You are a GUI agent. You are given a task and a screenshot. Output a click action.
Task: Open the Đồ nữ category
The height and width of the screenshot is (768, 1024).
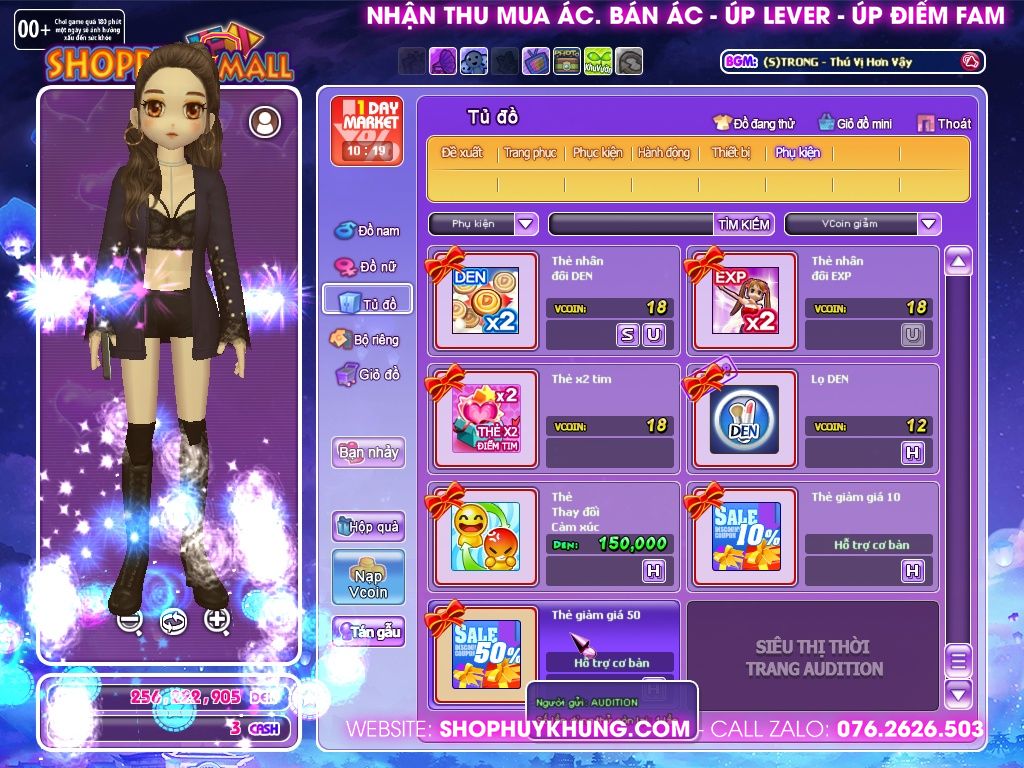[x=367, y=267]
